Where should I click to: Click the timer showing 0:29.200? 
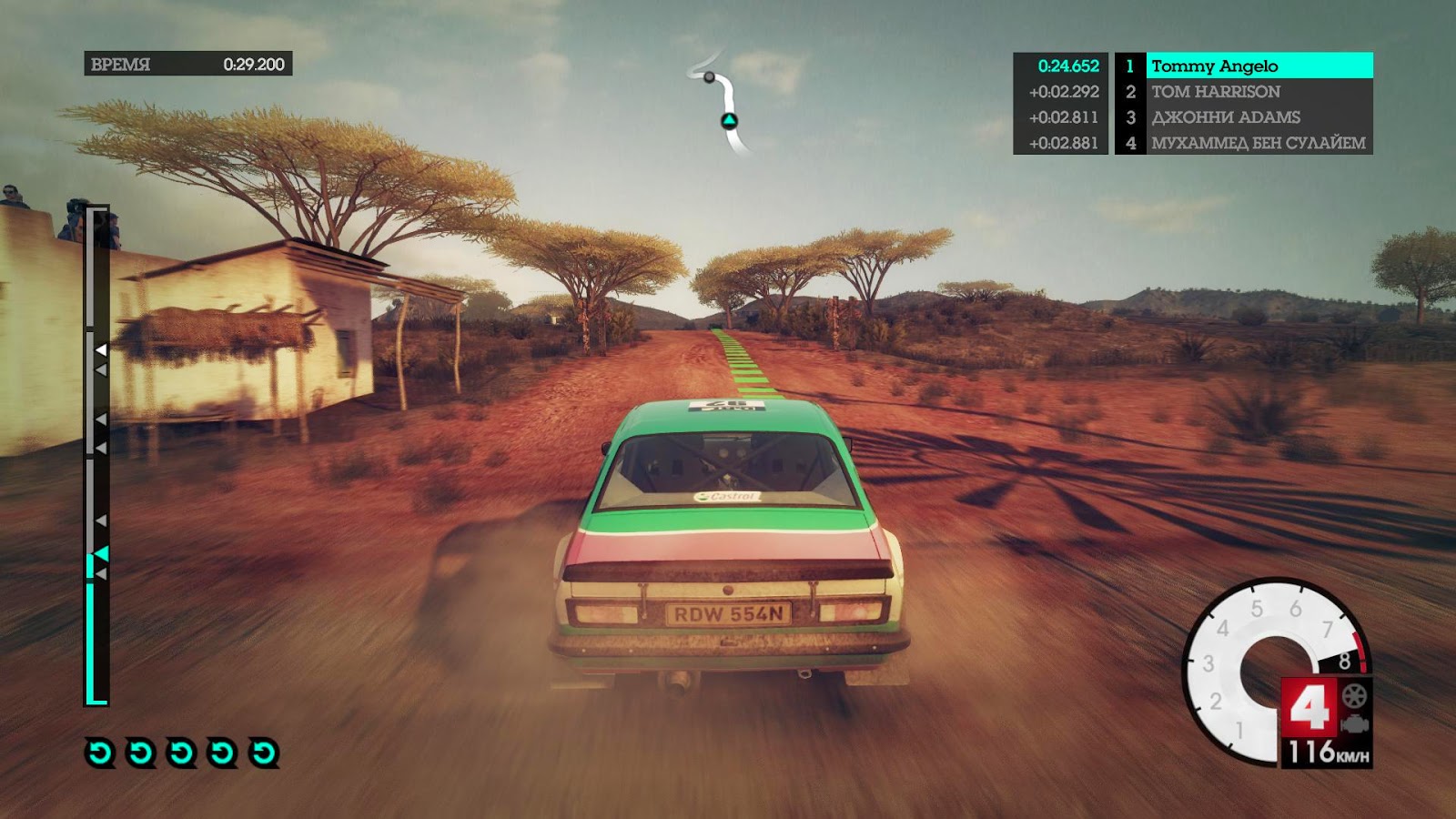click(253, 64)
